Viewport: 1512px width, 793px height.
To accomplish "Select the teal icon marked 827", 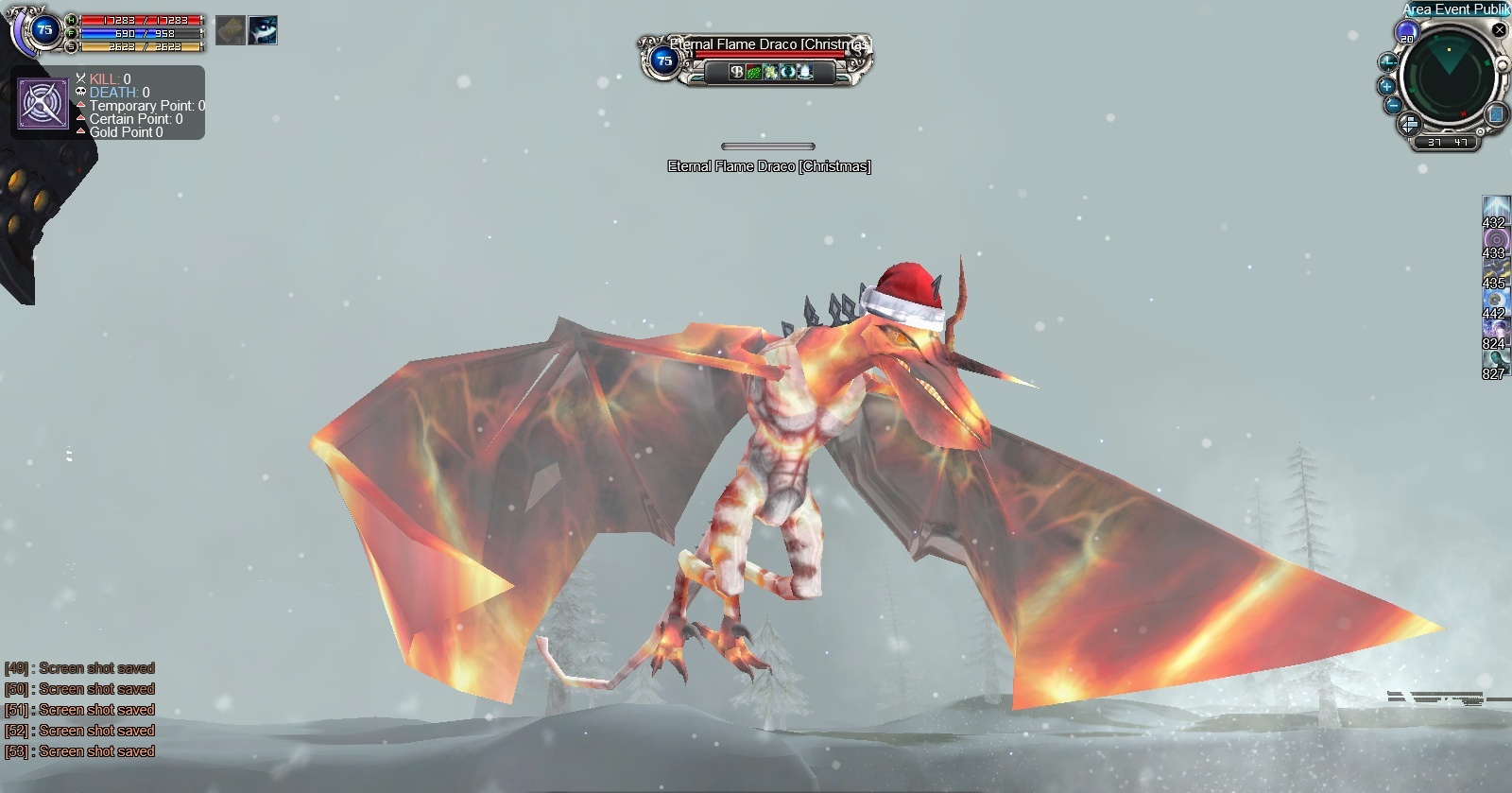I will coord(1495,360).
